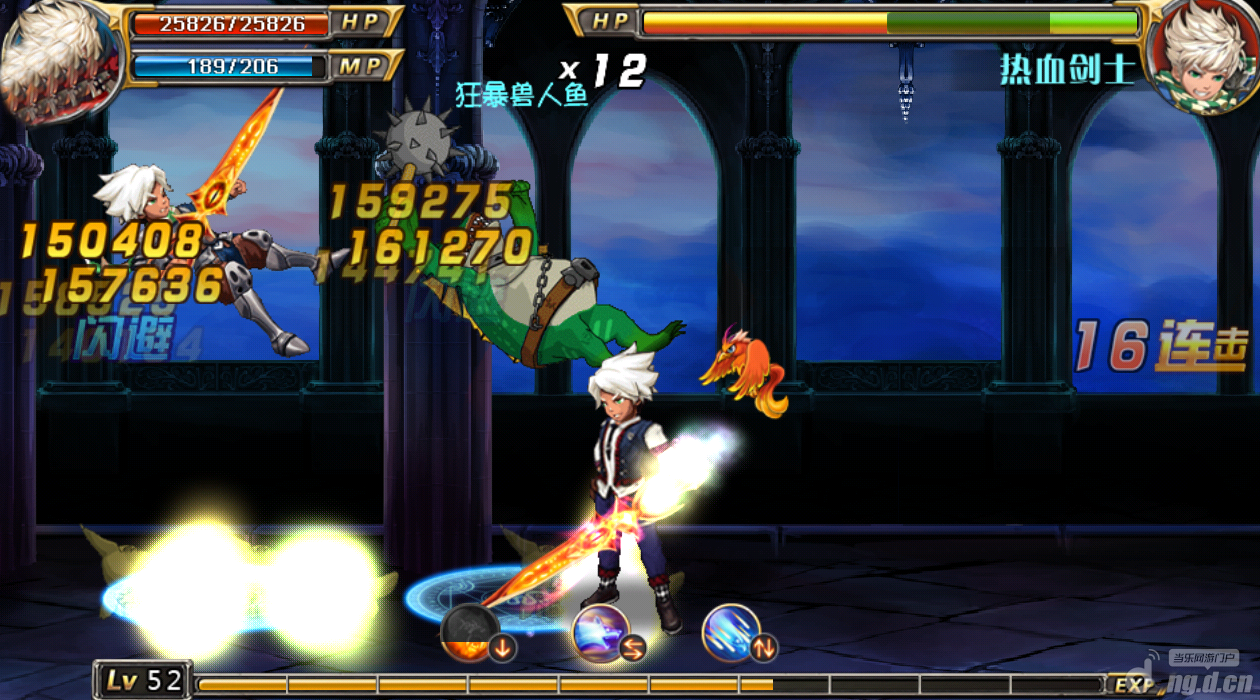Image resolution: width=1260 pixels, height=700 pixels.
Task: Activate the cooling-down fire dragon skill
Action: click(469, 633)
